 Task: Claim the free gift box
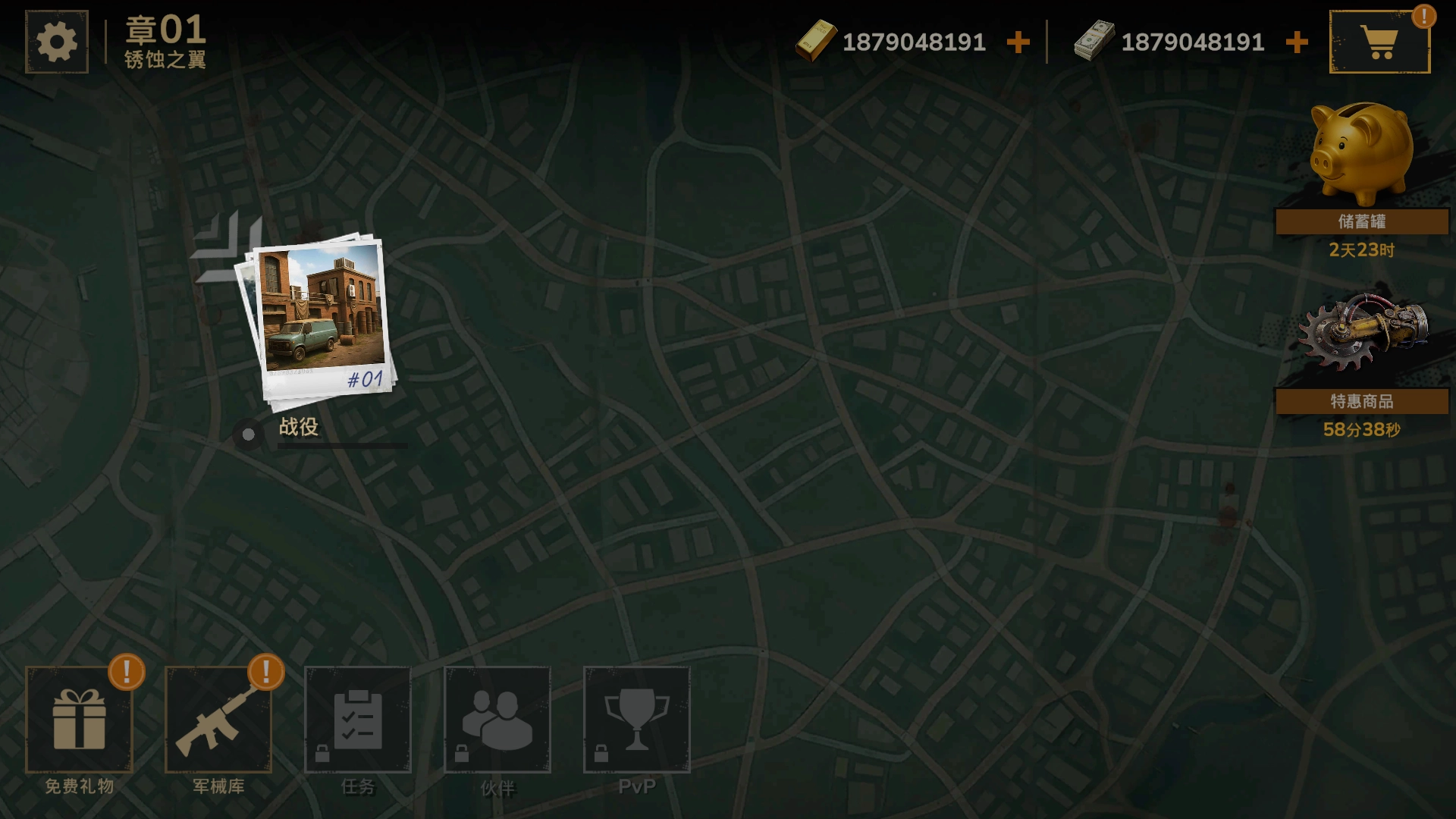(80, 720)
